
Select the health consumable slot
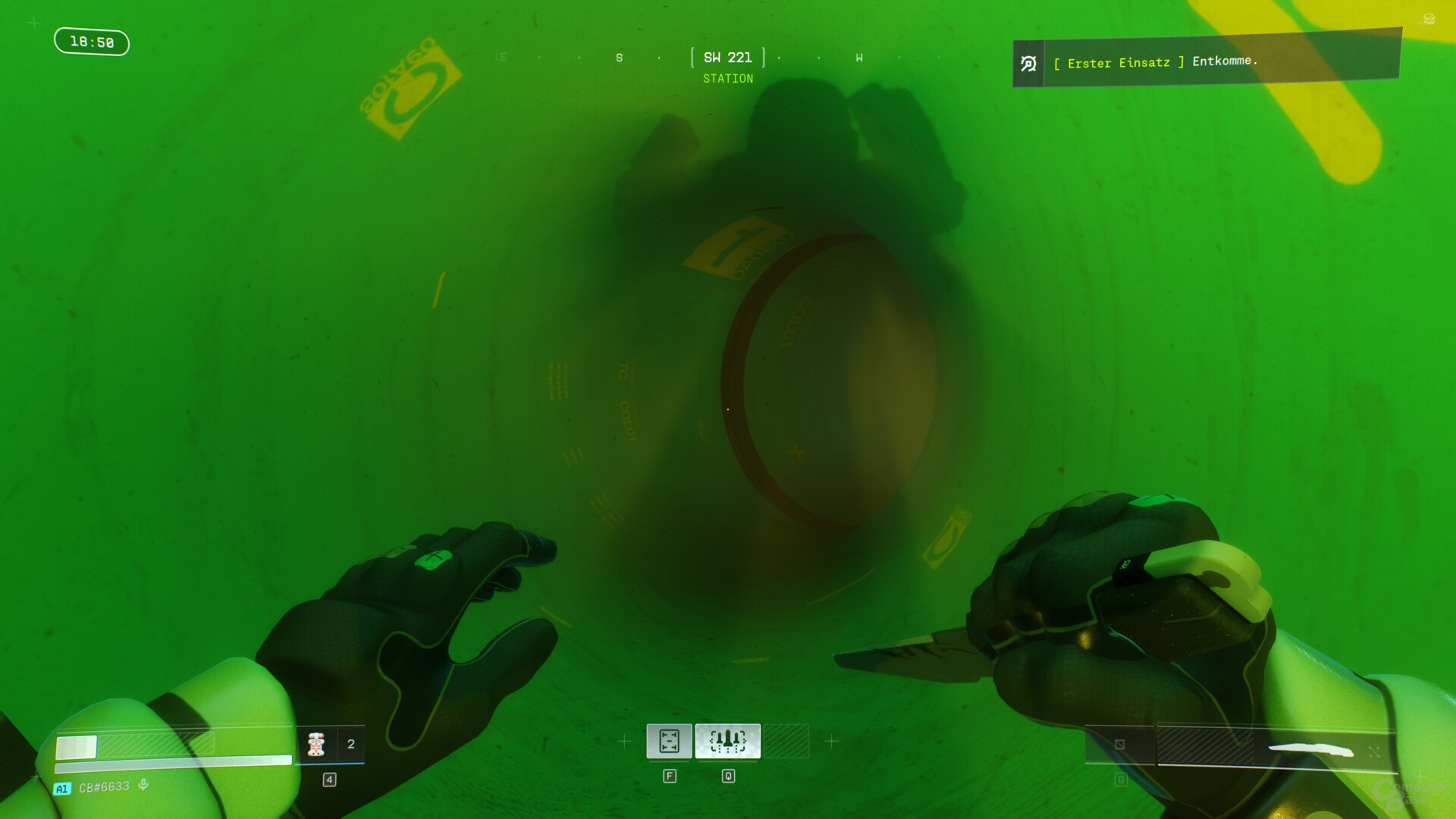[x=317, y=744]
